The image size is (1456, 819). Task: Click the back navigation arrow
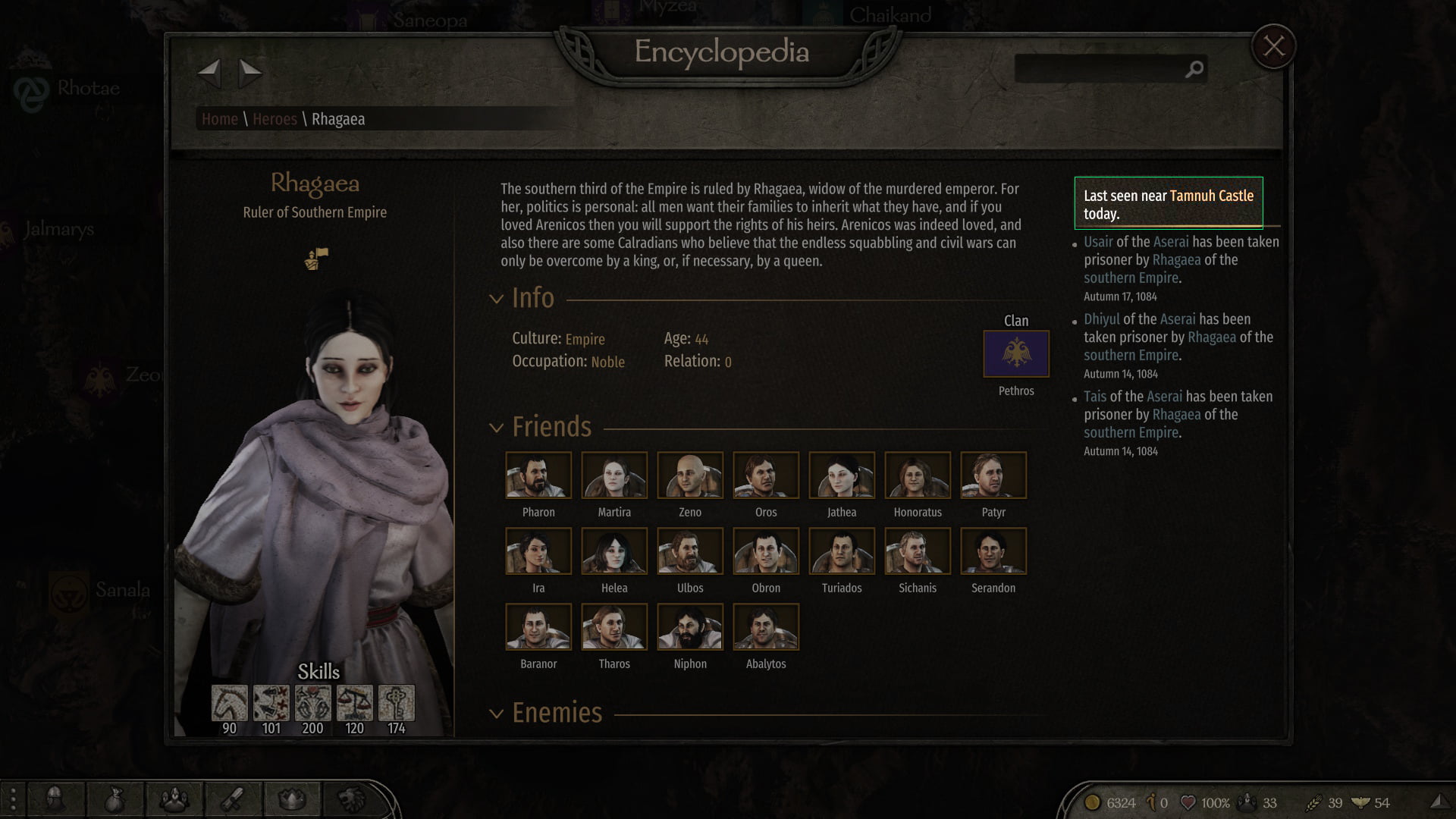[x=210, y=74]
